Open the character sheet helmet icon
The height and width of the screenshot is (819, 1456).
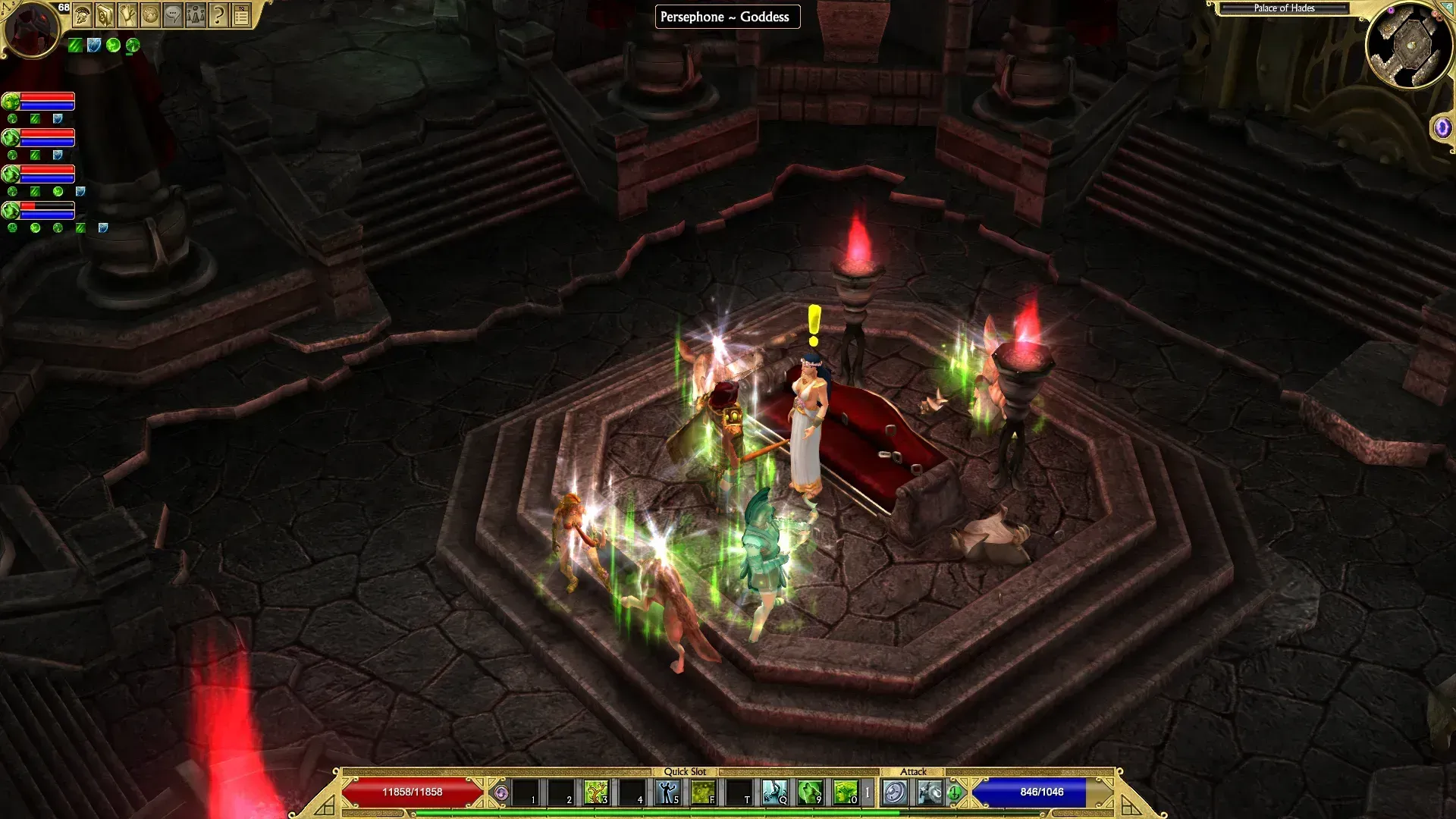[x=83, y=15]
